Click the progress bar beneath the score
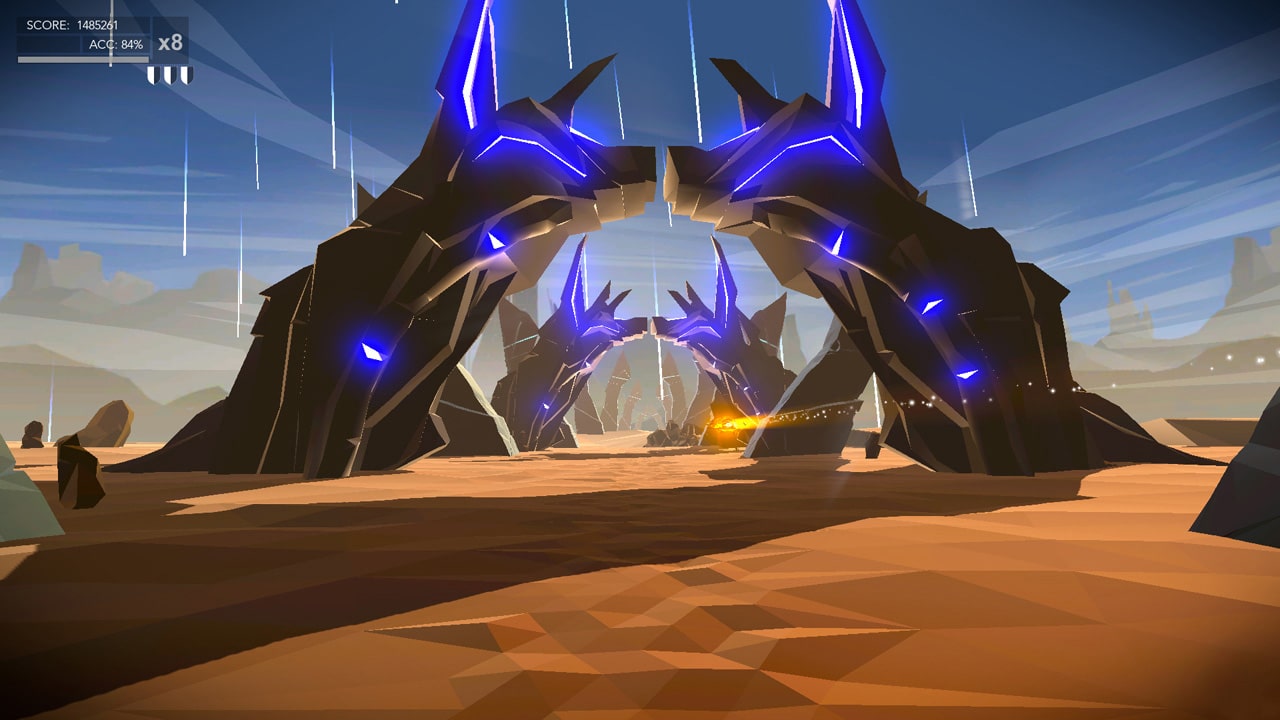Screen dimensions: 1280x720 (83, 58)
